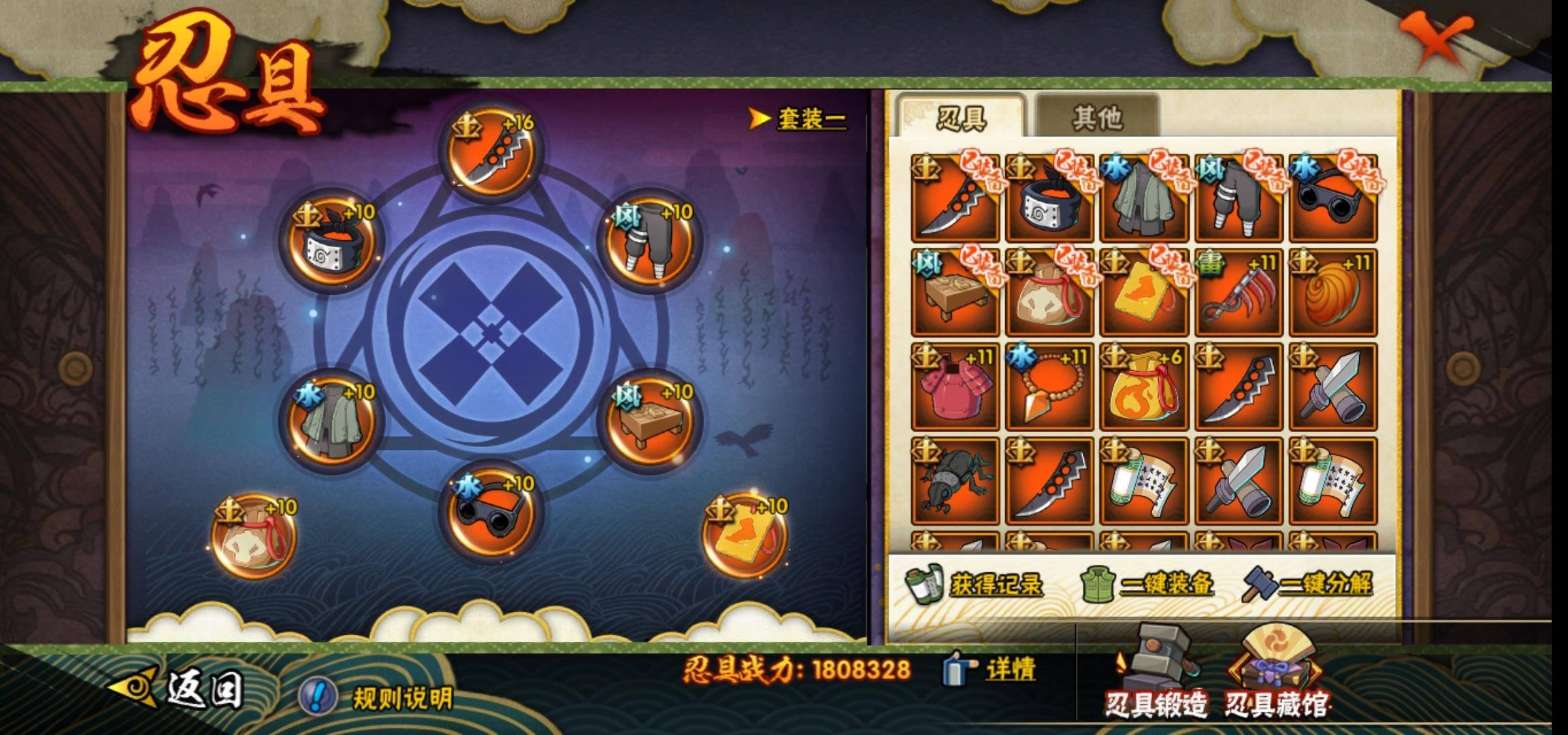The image size is (1568, 735).
Task: Select the equipped ninja pants slot
Action: pos(649,240)
